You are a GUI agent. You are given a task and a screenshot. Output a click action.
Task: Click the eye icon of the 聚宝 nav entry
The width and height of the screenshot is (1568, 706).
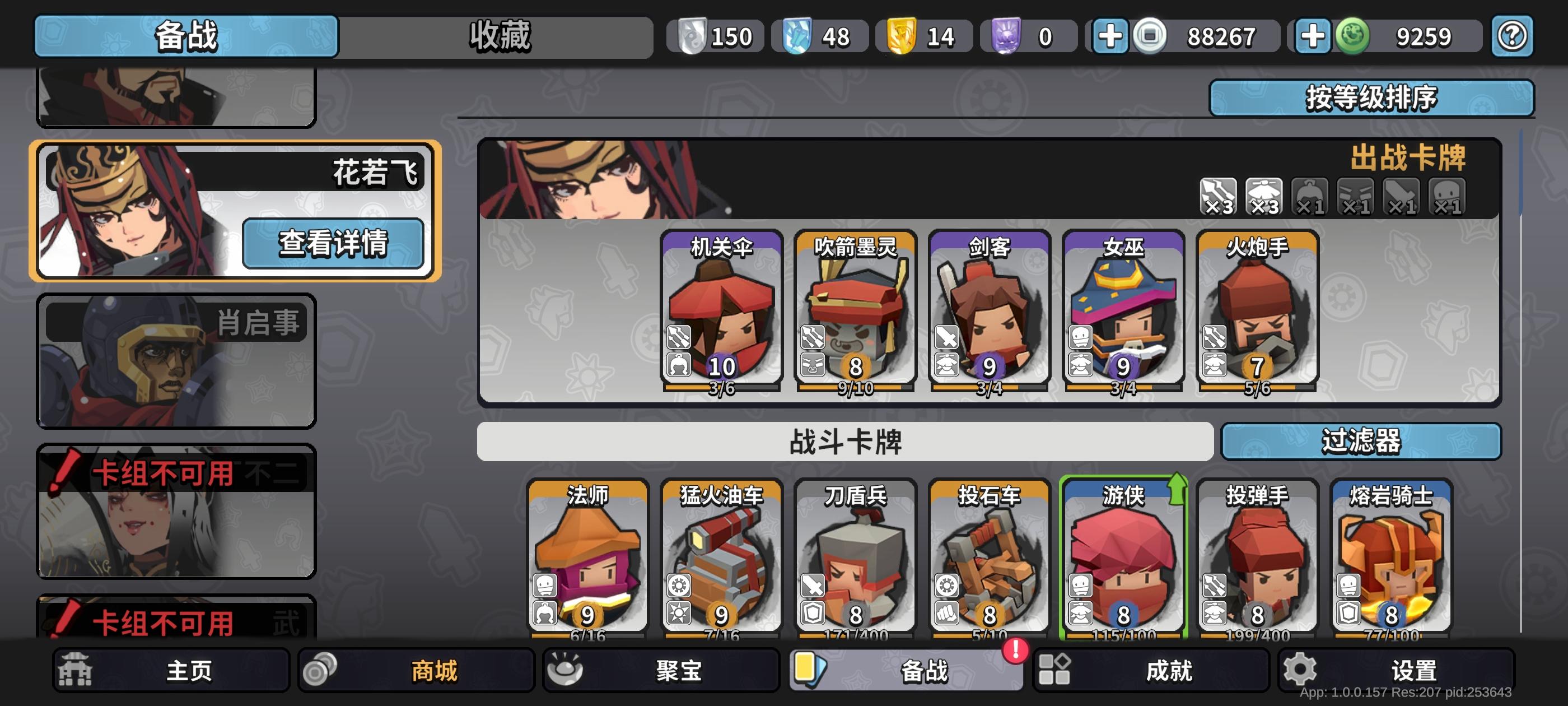point(565,670)
